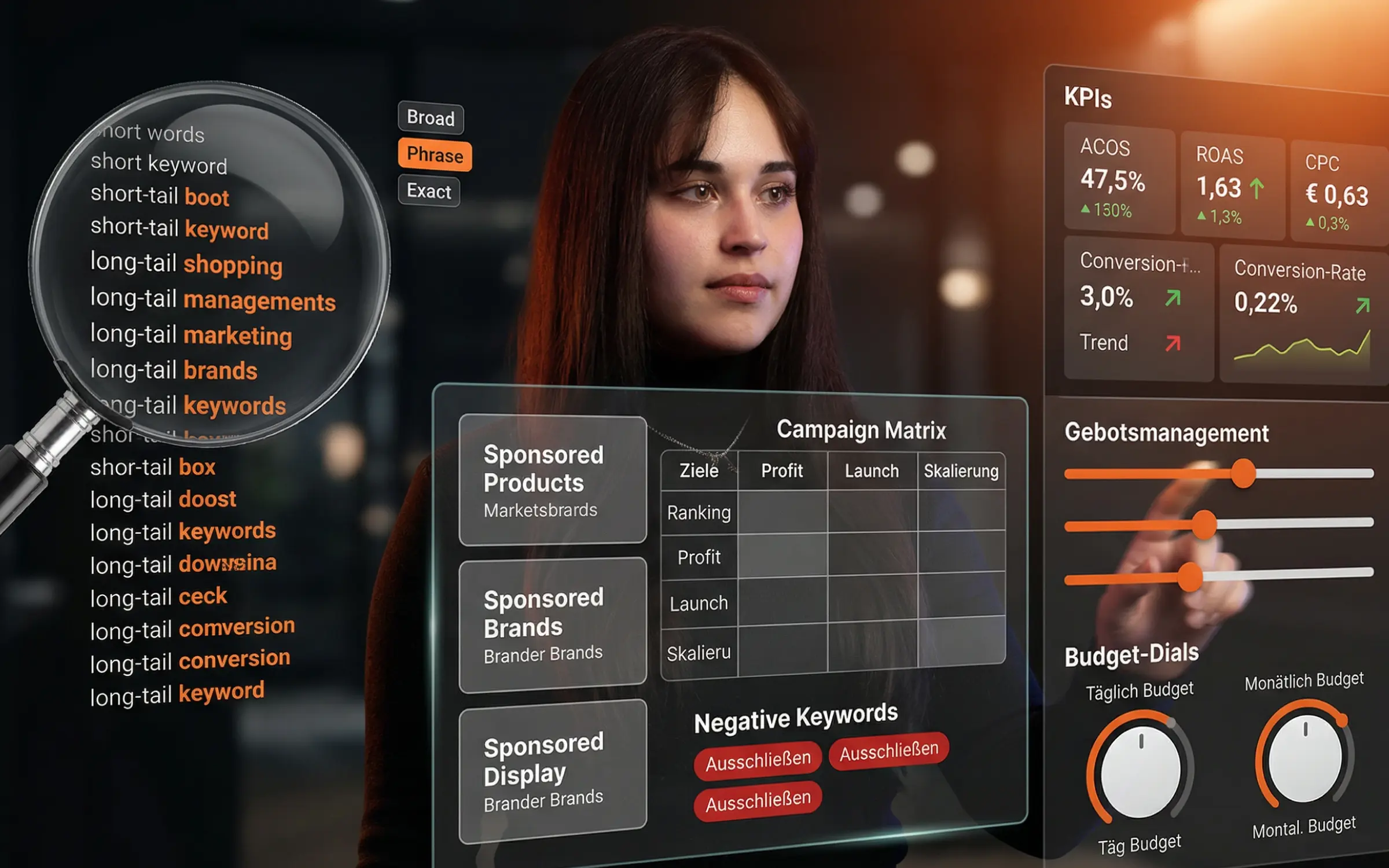Screen dimensions: 1389x868
Task: Select the Broad match type button
Action: 431,118
